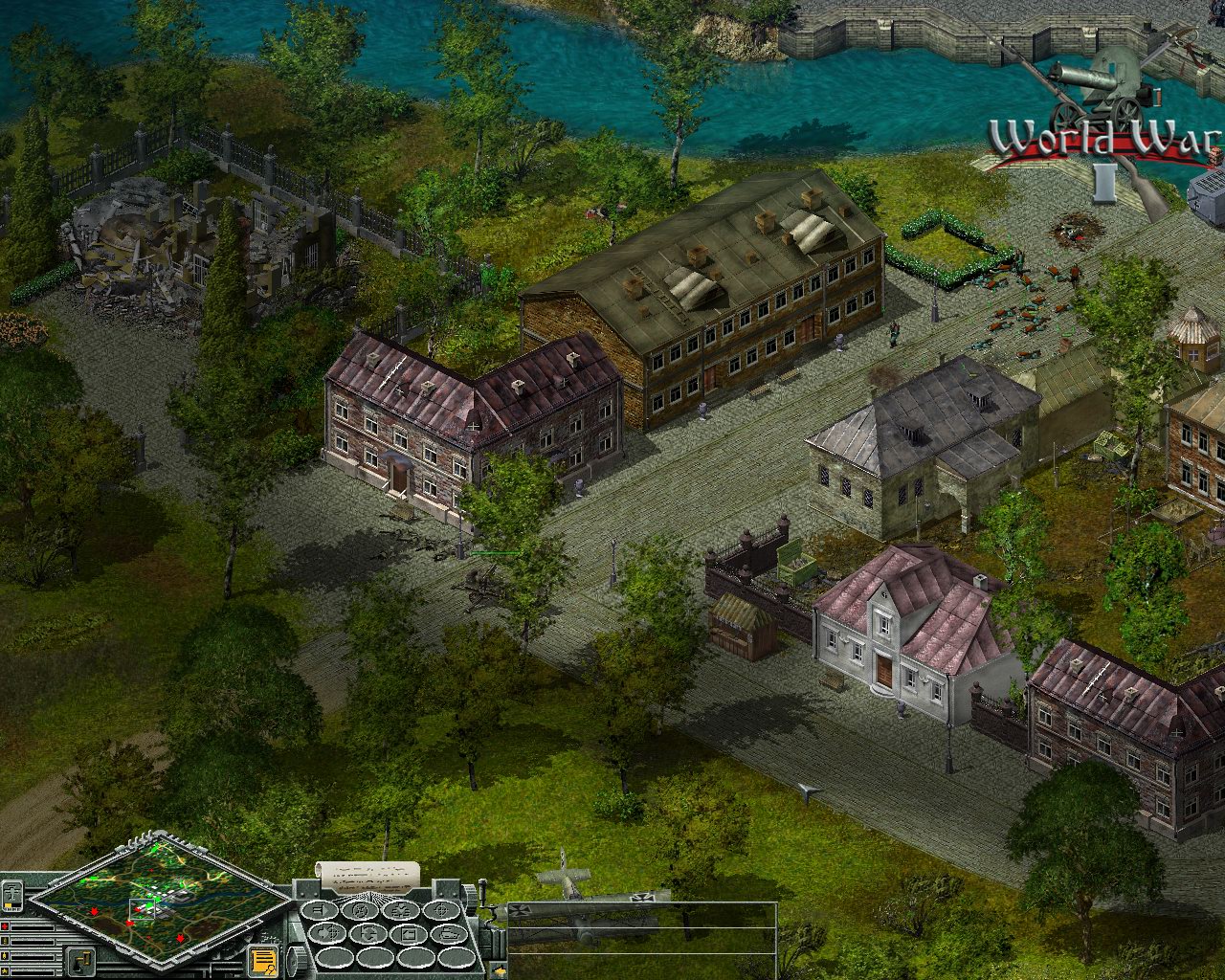
Task: Select the Stop order icon
Action: tap(321, 911)
